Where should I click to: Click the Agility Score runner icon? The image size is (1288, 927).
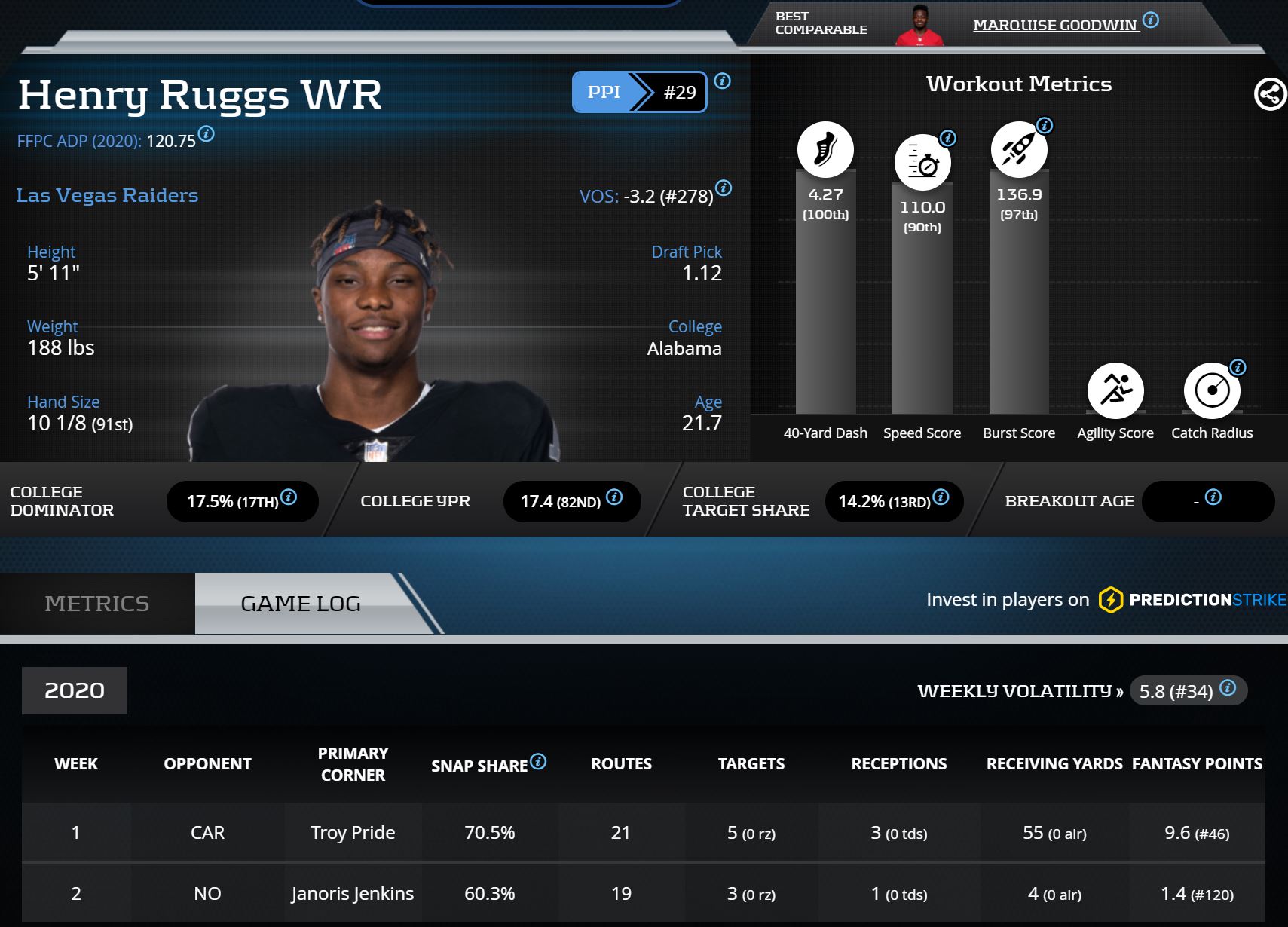pos(1115,390)
